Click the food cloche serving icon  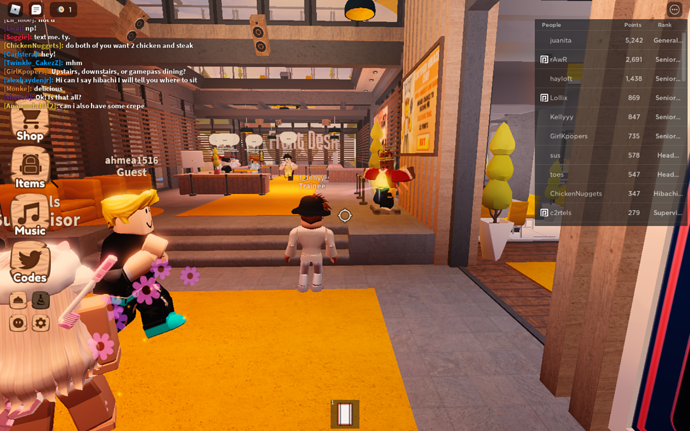tap(18, 300)
